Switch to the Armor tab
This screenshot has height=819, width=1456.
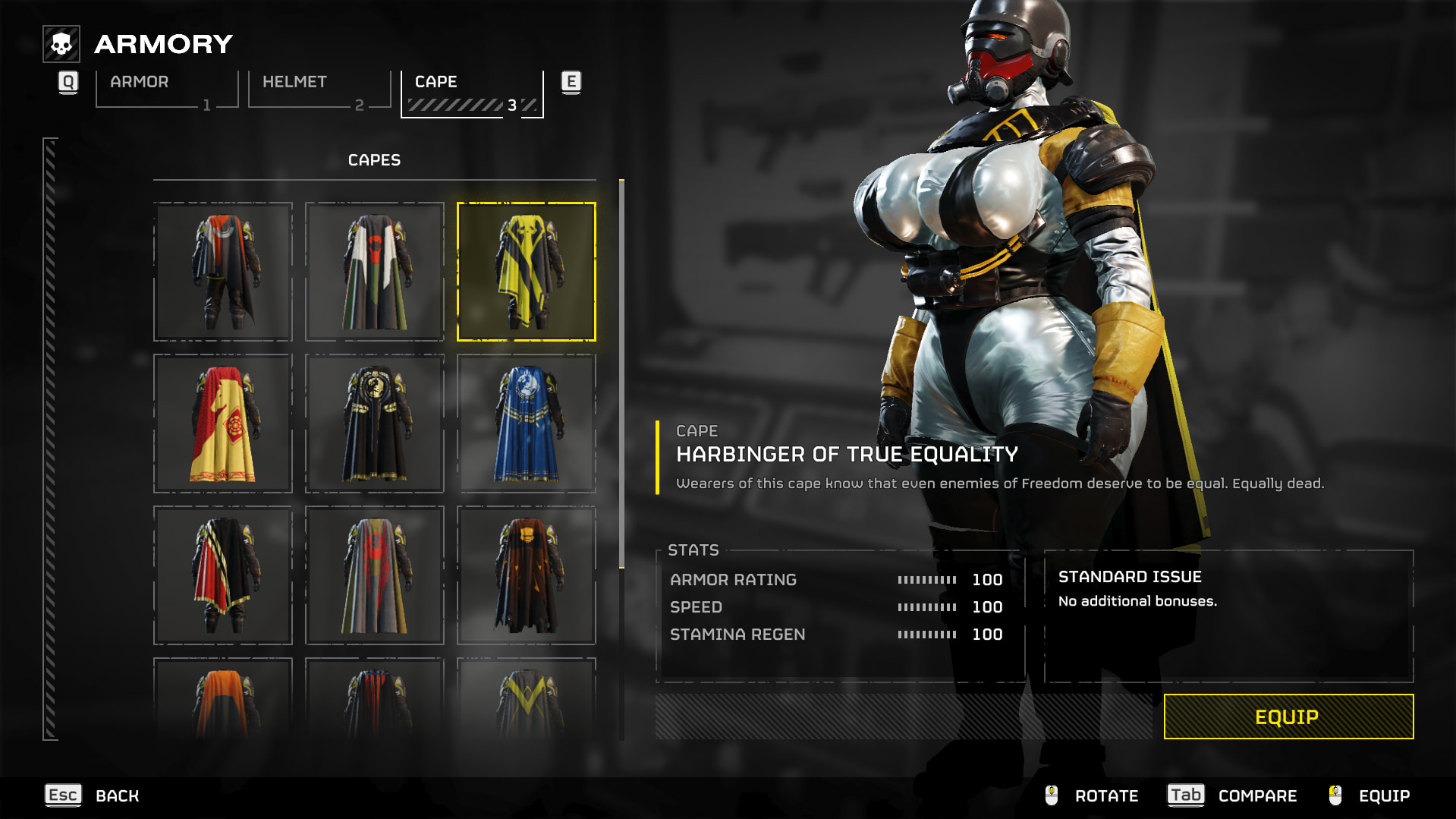tap(167, 90)
